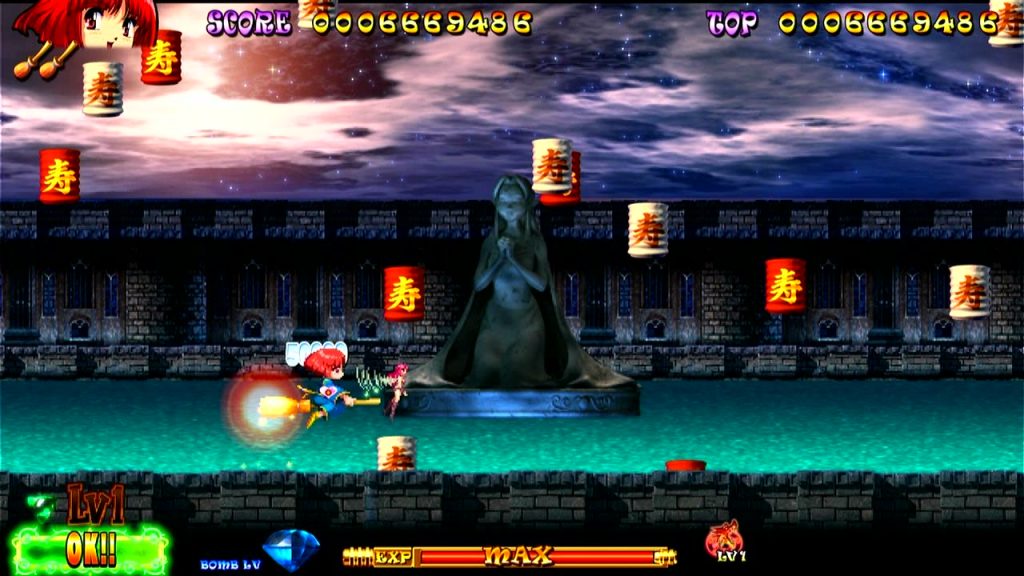The height and width of the screenshot is (576, 1024).
Task: Click the red familiar LV1 icon
Action: coord(725,540)
